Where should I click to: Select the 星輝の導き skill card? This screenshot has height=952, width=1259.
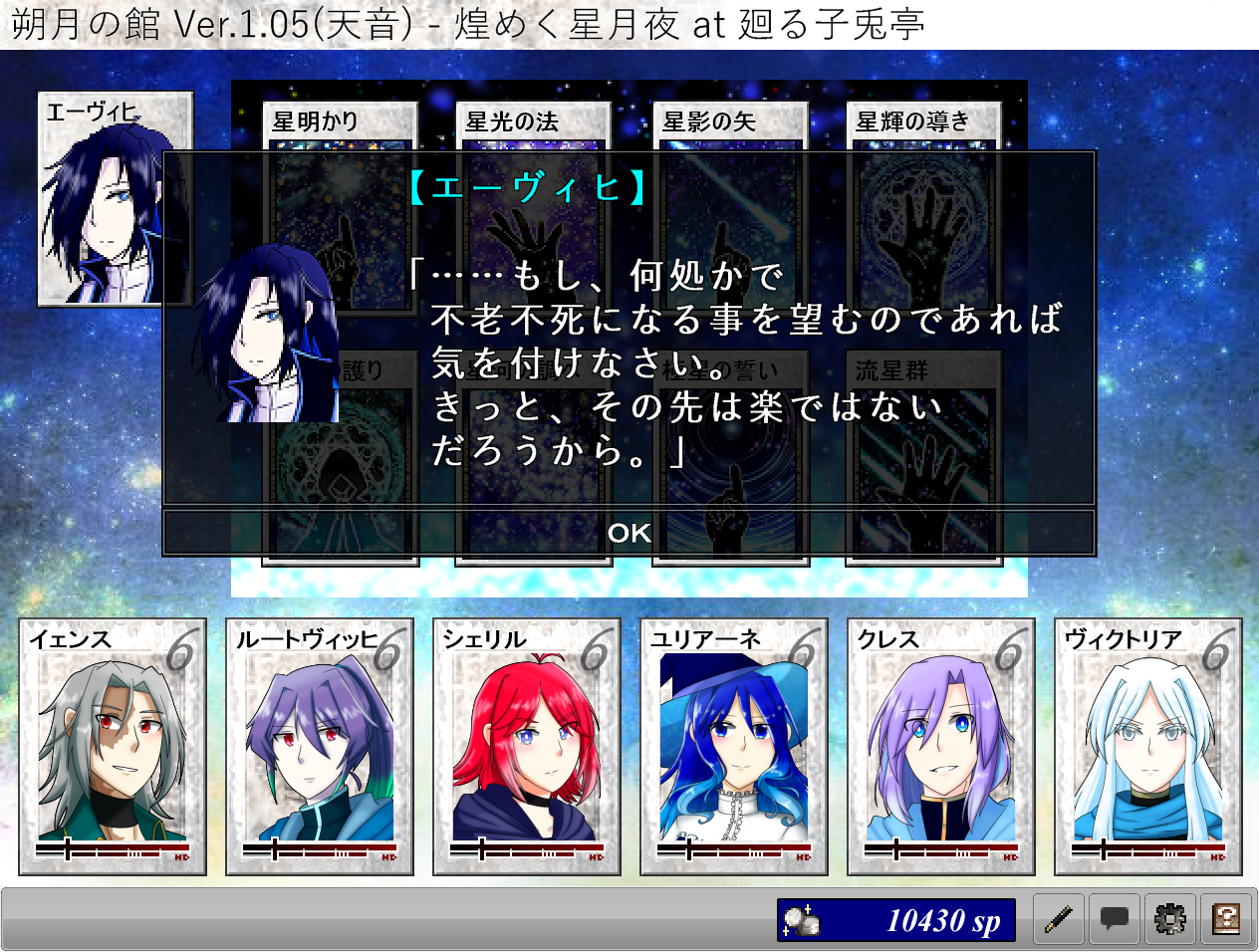(922, 123)
